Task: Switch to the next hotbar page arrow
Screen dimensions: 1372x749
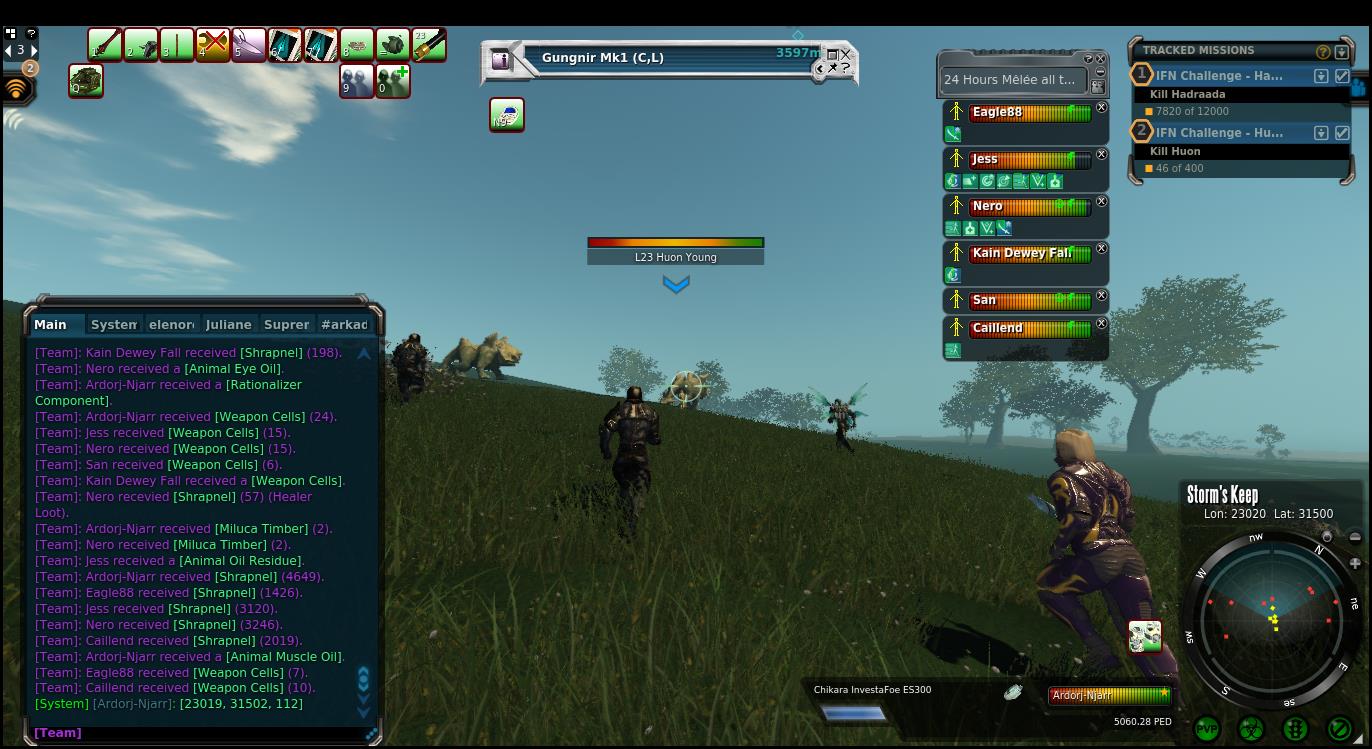Action: tap(34, 50)
